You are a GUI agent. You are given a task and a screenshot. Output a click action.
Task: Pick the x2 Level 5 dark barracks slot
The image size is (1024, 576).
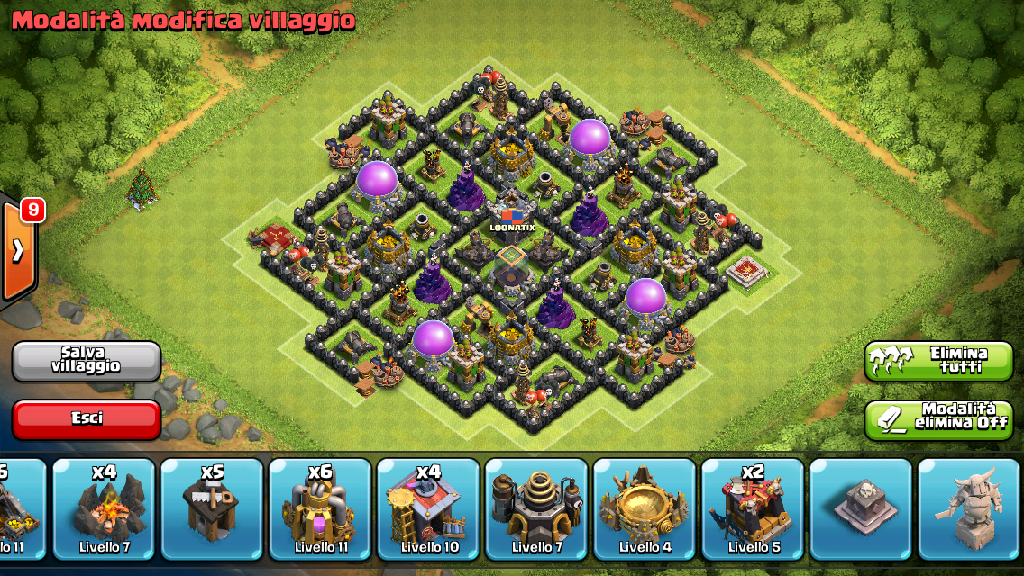click(753, 509)
